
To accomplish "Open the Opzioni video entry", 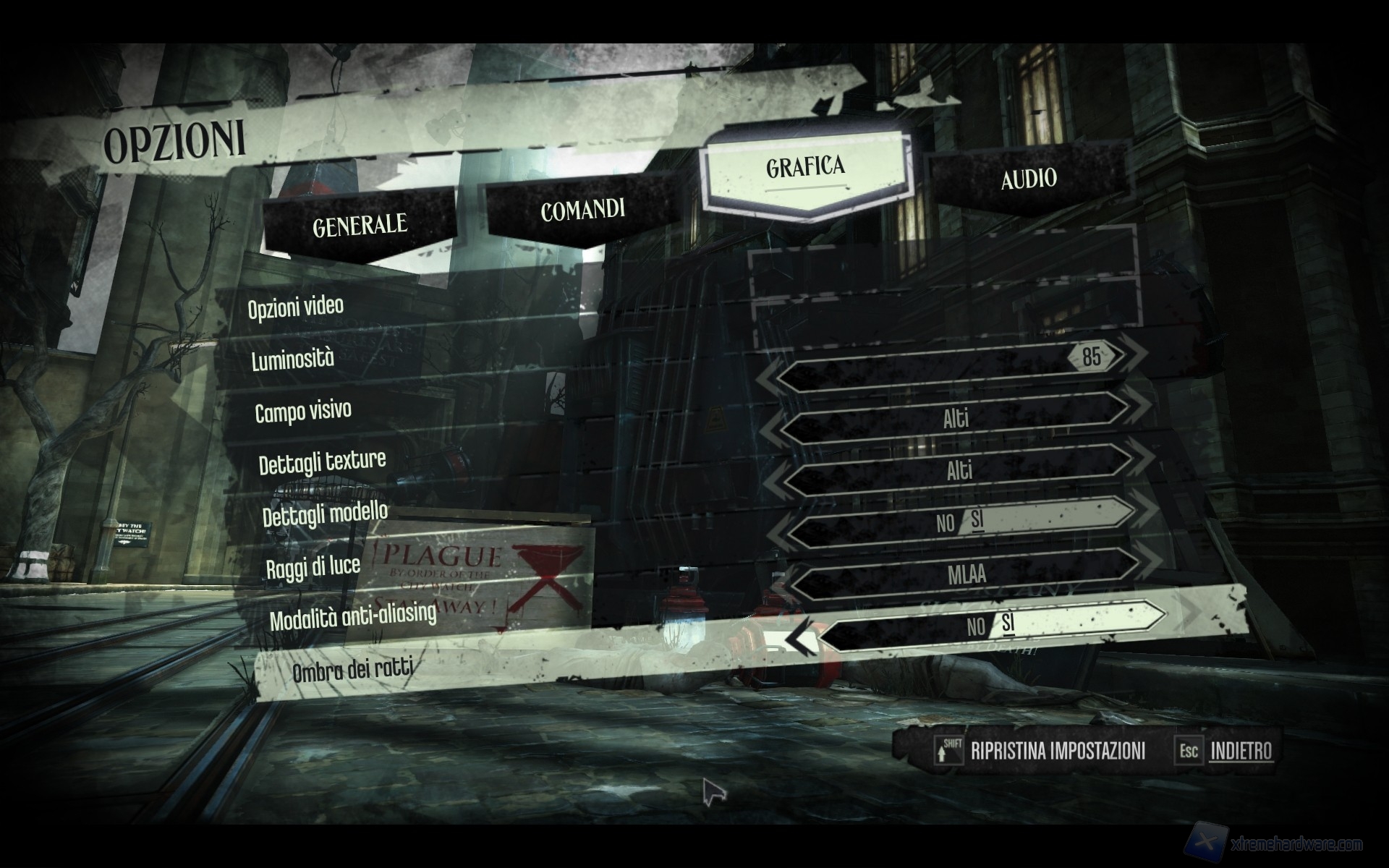I will (x=296, y=307).
